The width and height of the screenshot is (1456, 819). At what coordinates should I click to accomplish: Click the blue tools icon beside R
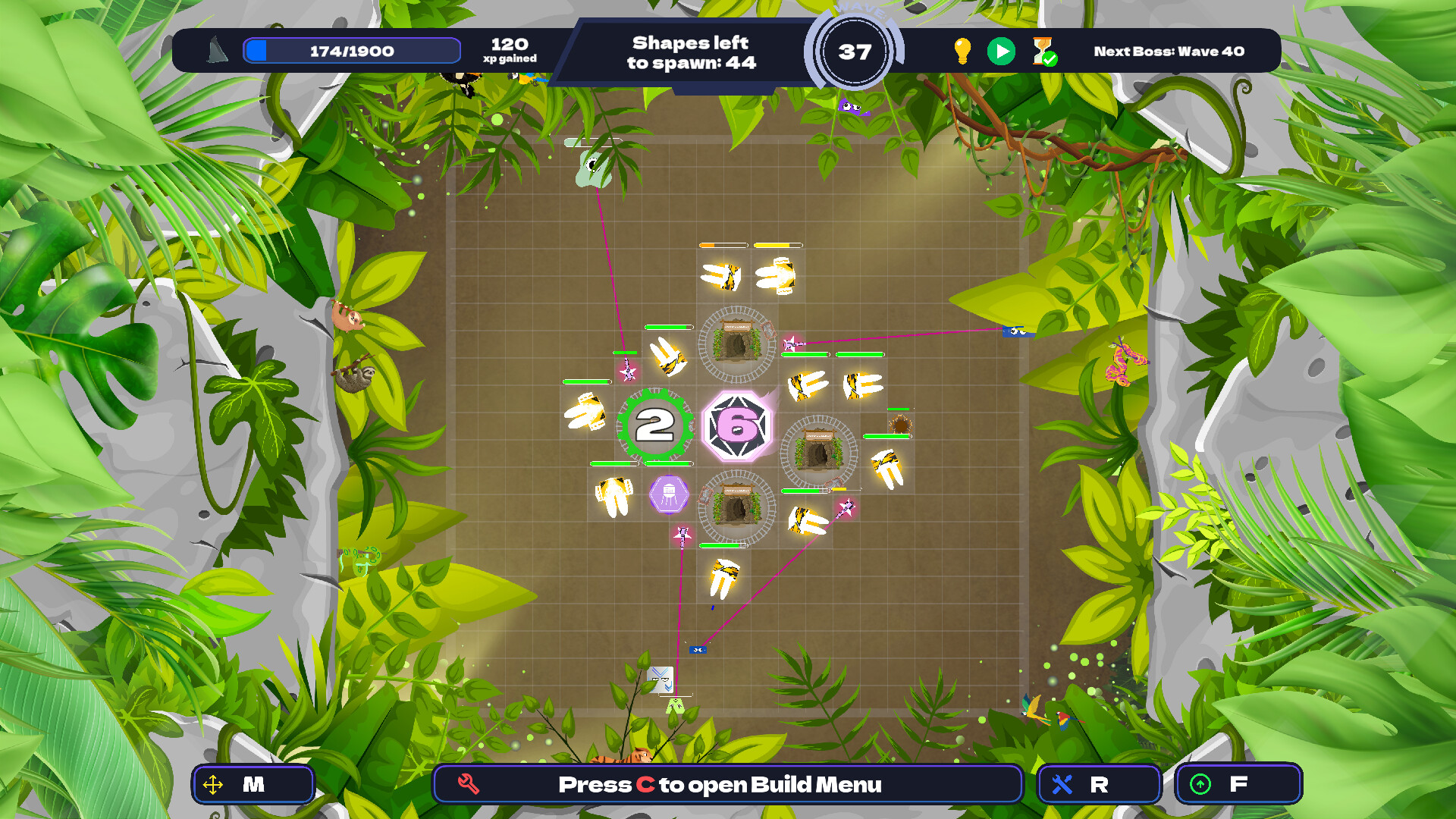click(1063, 784)
